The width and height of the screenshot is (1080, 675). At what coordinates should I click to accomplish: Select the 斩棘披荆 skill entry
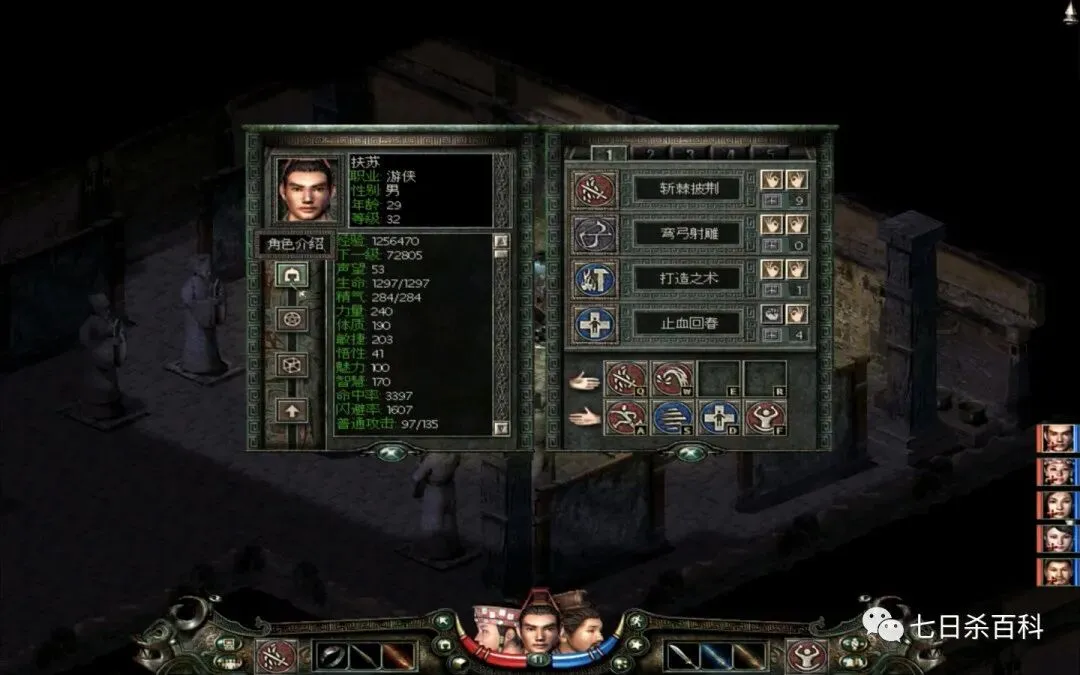tap(689, 188)
